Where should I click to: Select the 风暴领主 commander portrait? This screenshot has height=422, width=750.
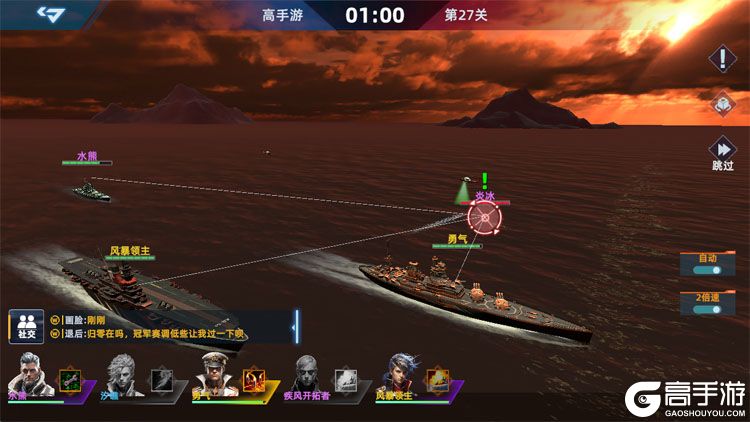pos(399,377)
